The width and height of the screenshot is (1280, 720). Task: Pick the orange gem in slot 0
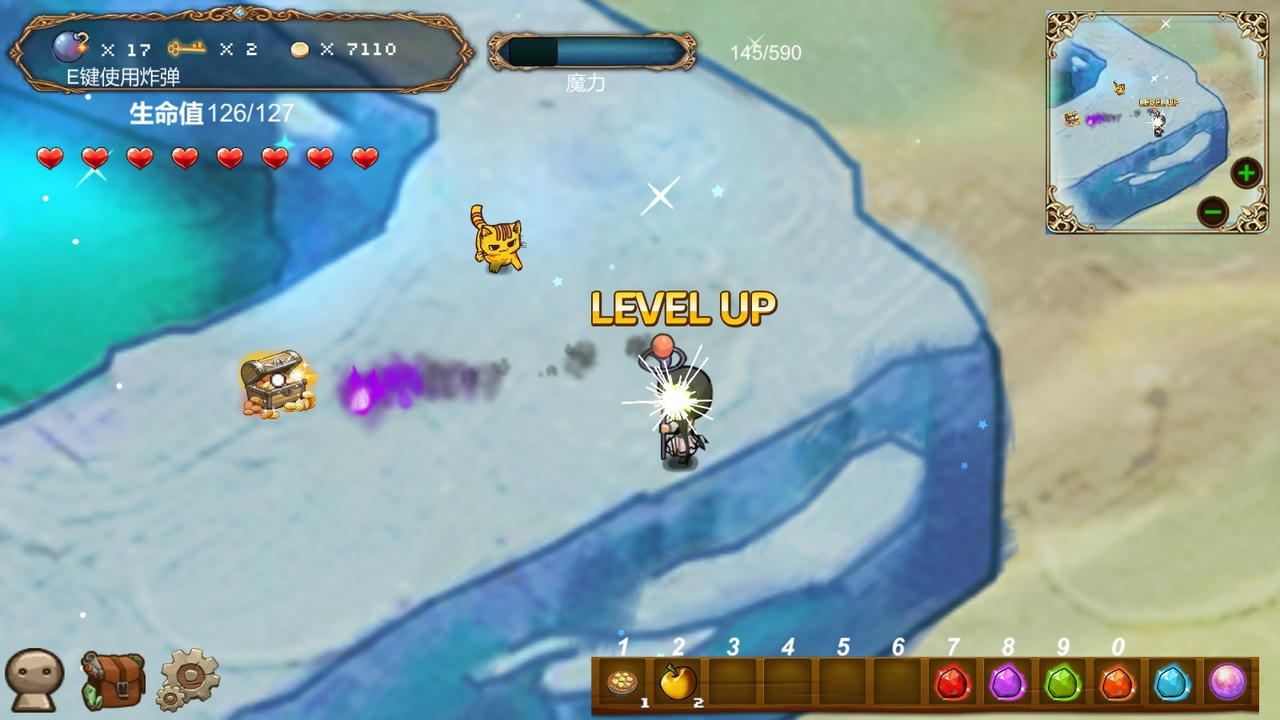[x=1118, y=683]
